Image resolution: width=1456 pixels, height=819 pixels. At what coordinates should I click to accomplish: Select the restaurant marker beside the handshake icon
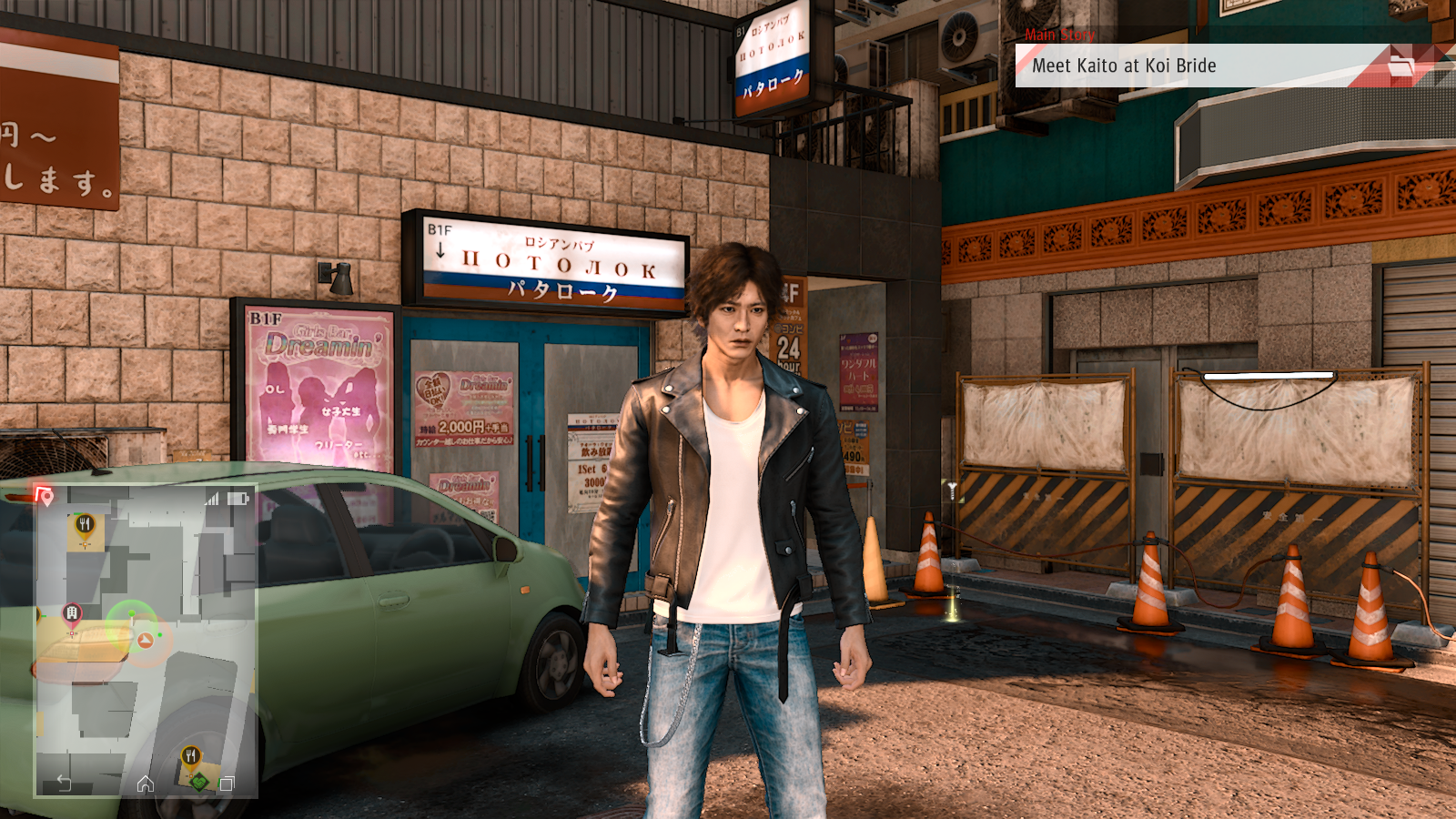[x=190, y=756]
